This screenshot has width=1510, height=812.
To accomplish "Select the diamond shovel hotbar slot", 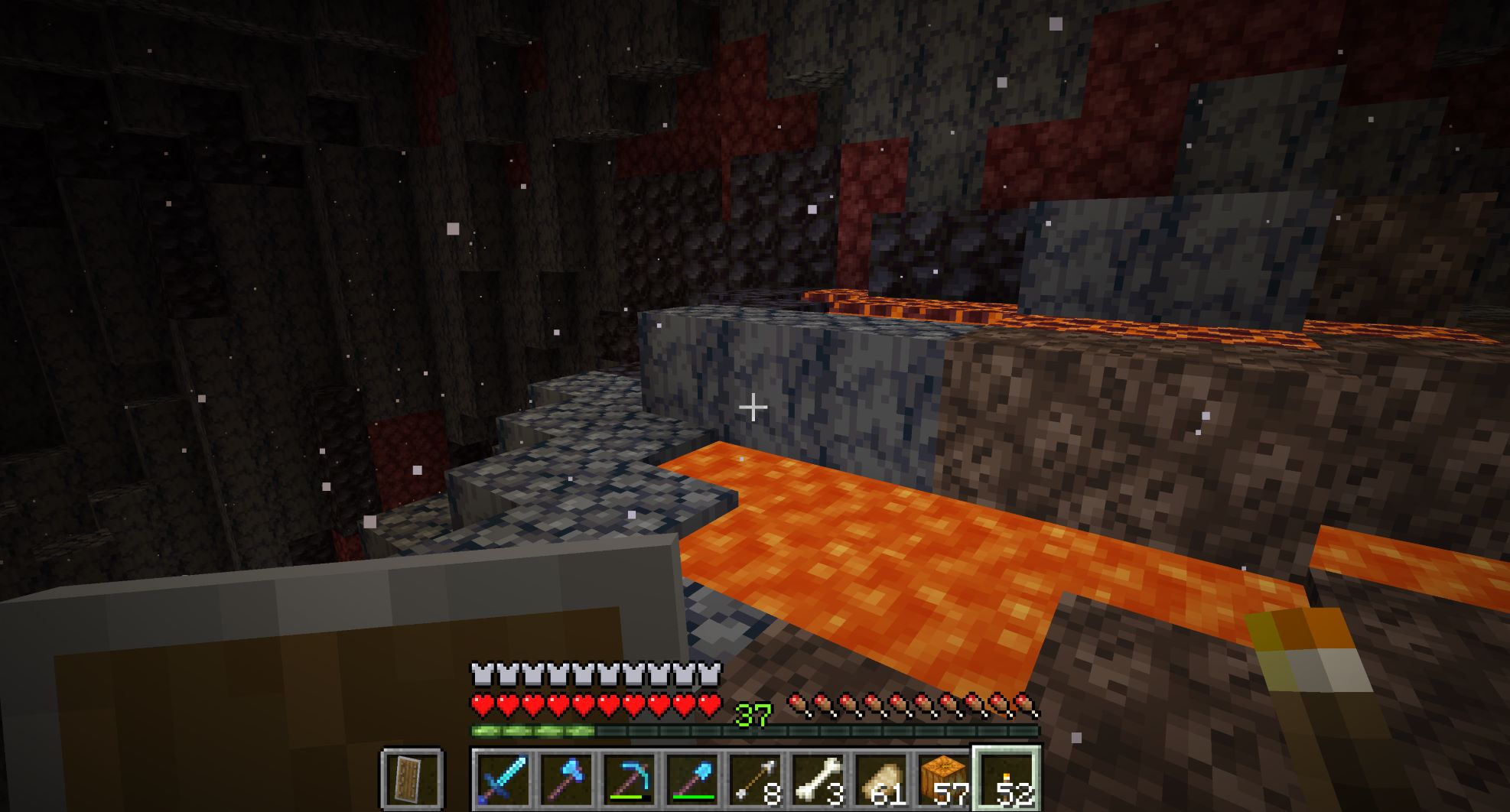I will [692, 780].
